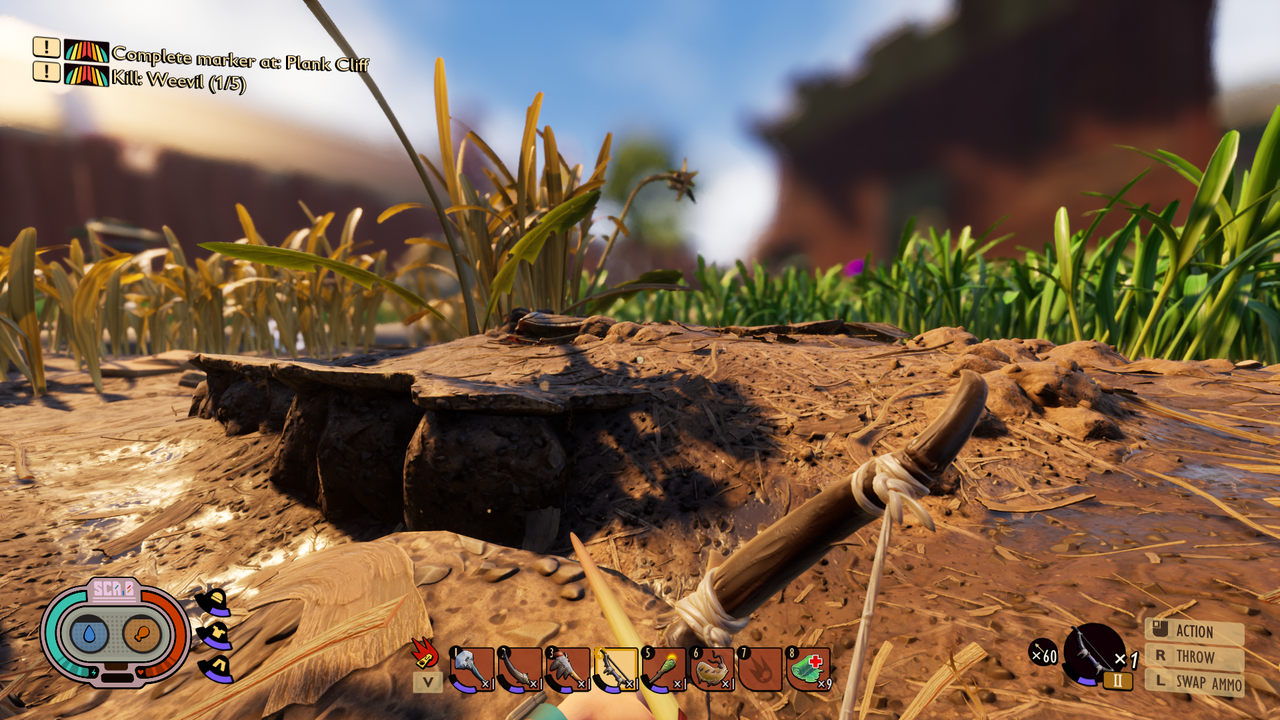
Task: Click the drumstick hunger gauge
Action: [x=142, y=632]
